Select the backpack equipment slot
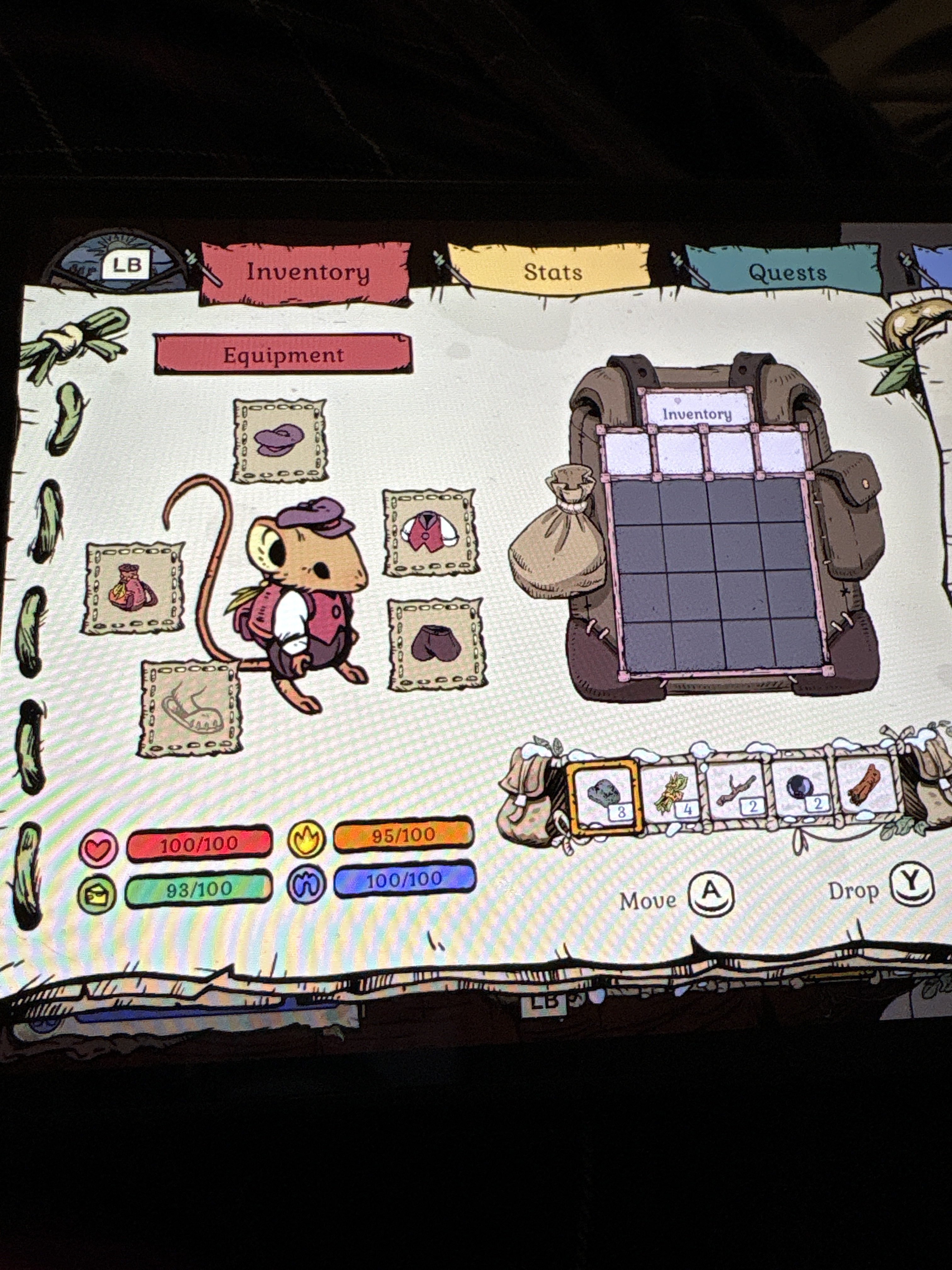Viewport: 952px width, 1270px height. click(133, 588)
